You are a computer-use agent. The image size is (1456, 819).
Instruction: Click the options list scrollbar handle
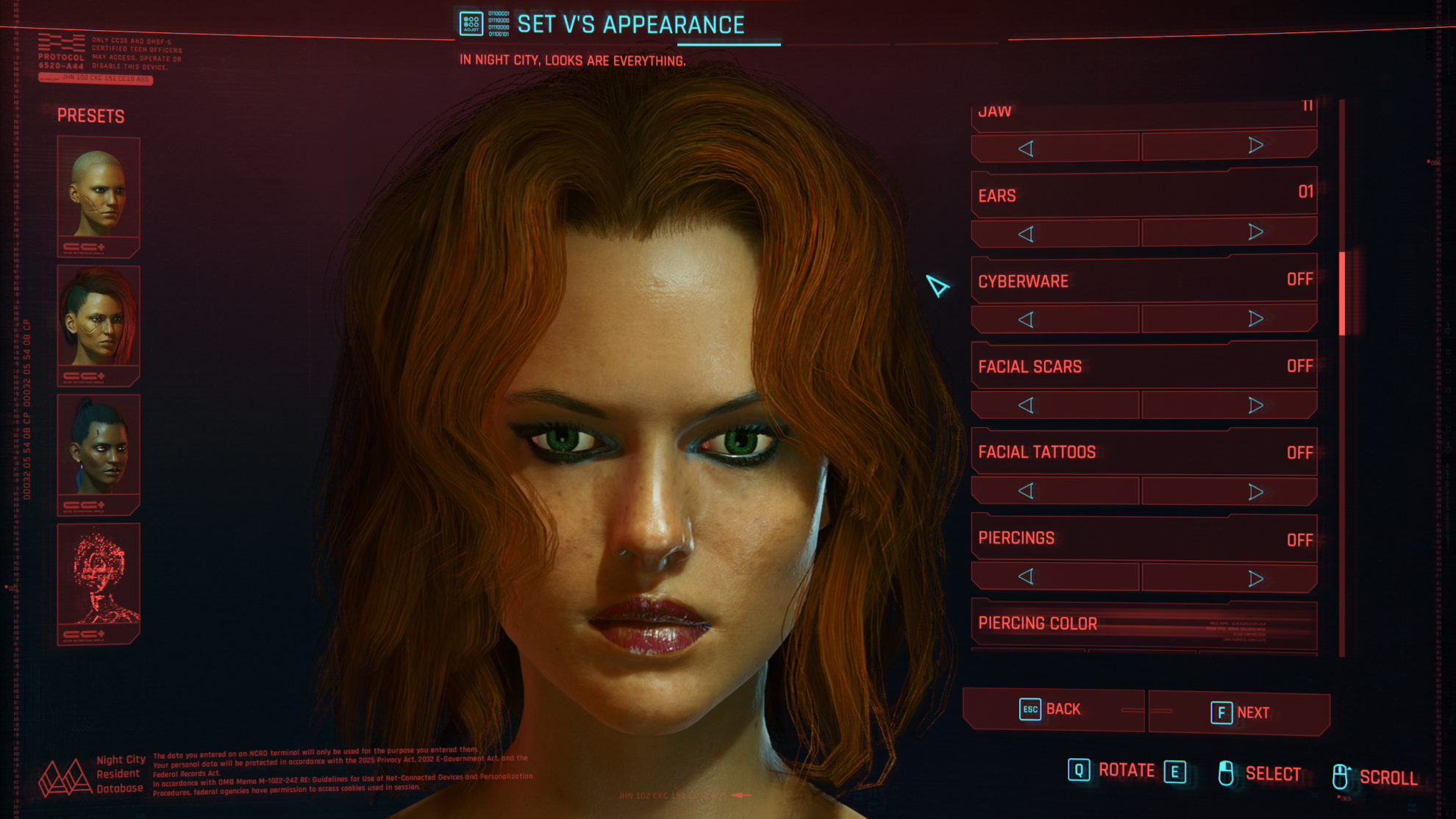(x=1342, y=293)
